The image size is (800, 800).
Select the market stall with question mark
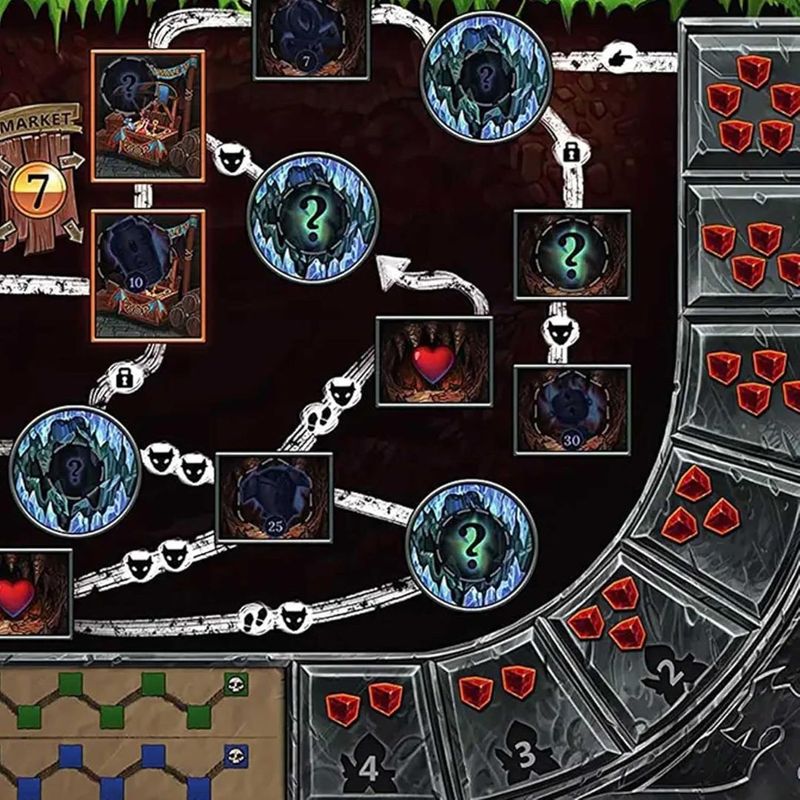pos(147,115)
